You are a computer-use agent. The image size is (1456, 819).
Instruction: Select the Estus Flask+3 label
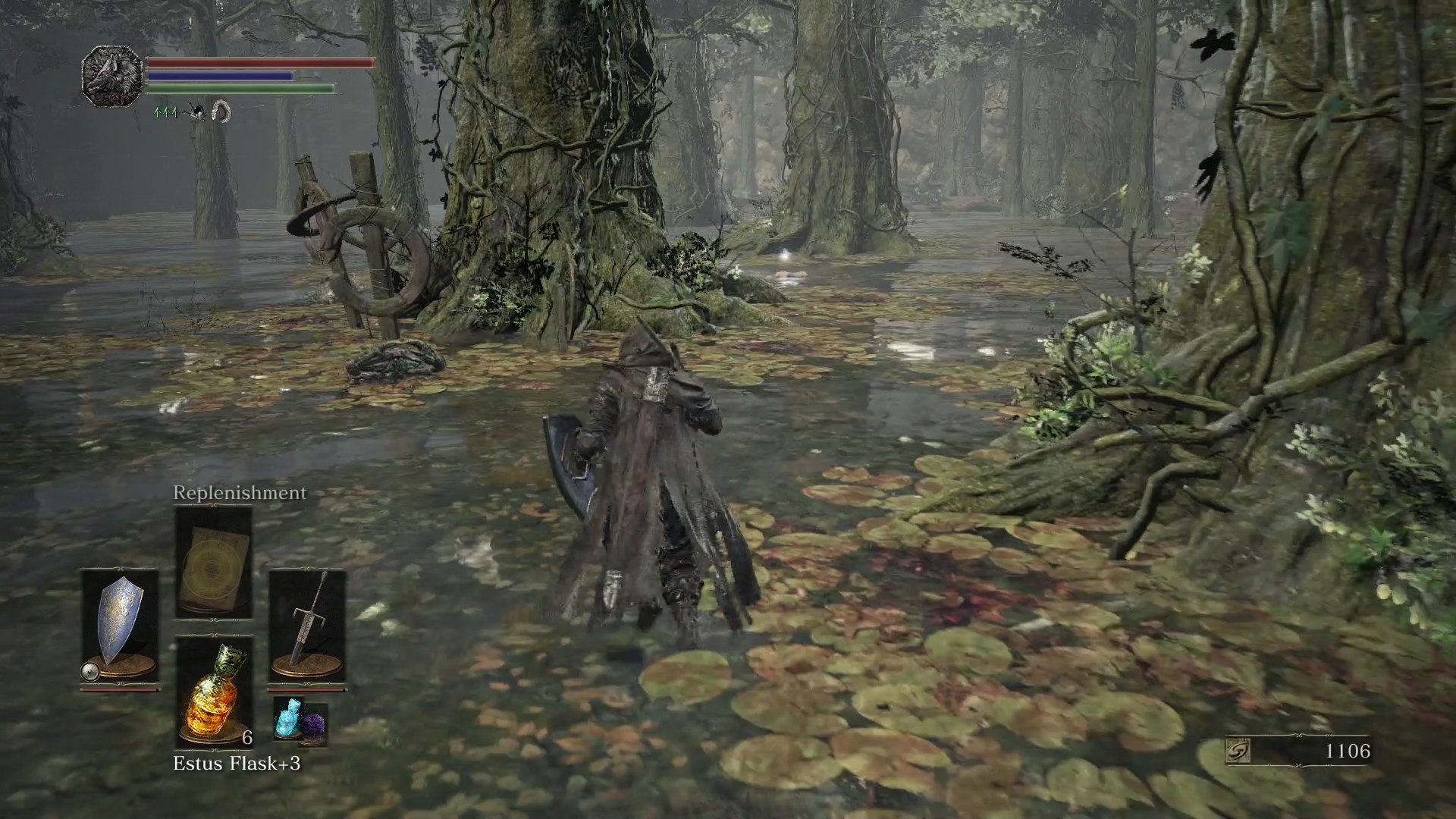click(237, 764)
